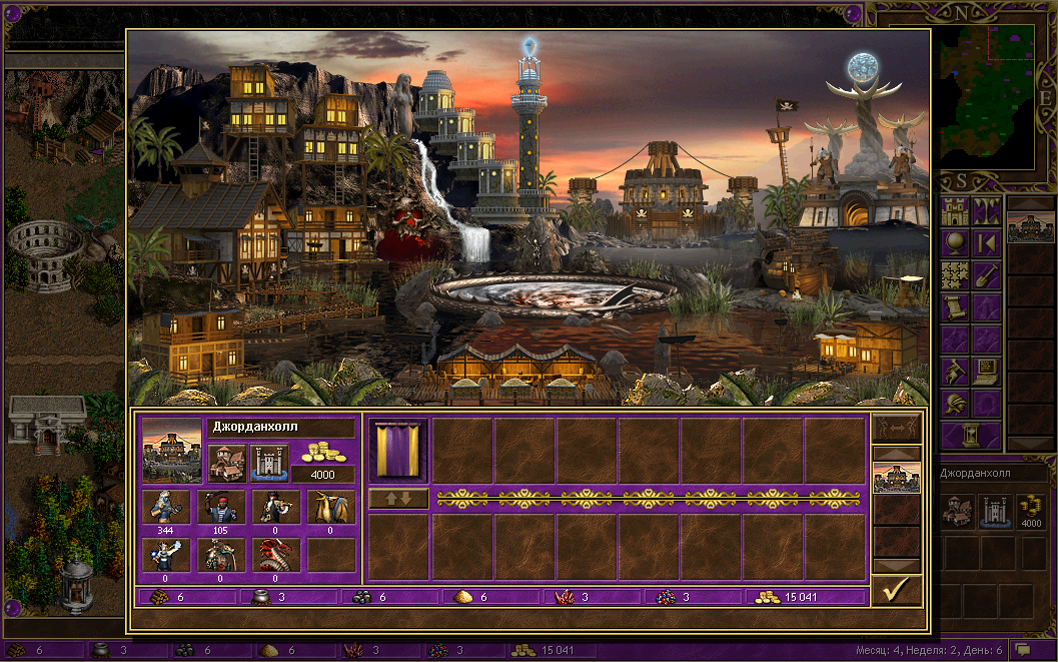This screenshot has height=662, width=1058.
Task: Open the town hall building icon in the town window
Action: (x=226, y=463)
